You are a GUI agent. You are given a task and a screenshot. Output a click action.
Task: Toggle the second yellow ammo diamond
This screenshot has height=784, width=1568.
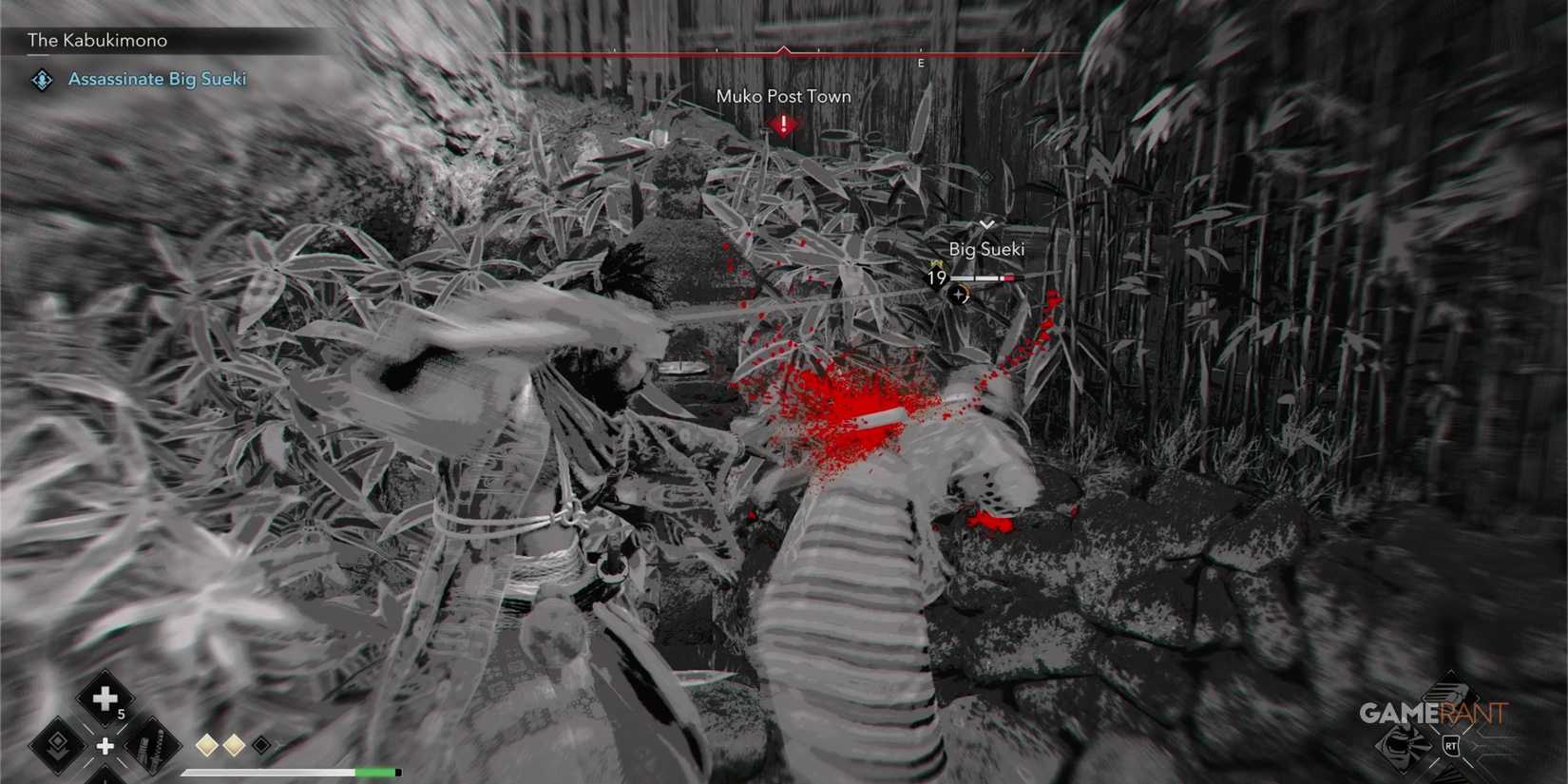pos(233,745)
